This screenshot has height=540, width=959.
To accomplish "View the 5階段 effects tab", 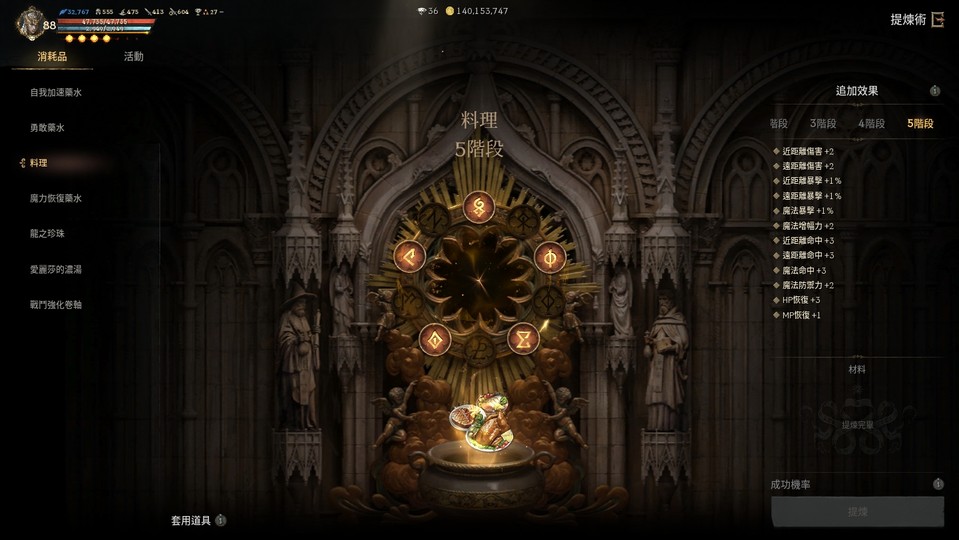I will pyautogui.click(x=920, y=124).
